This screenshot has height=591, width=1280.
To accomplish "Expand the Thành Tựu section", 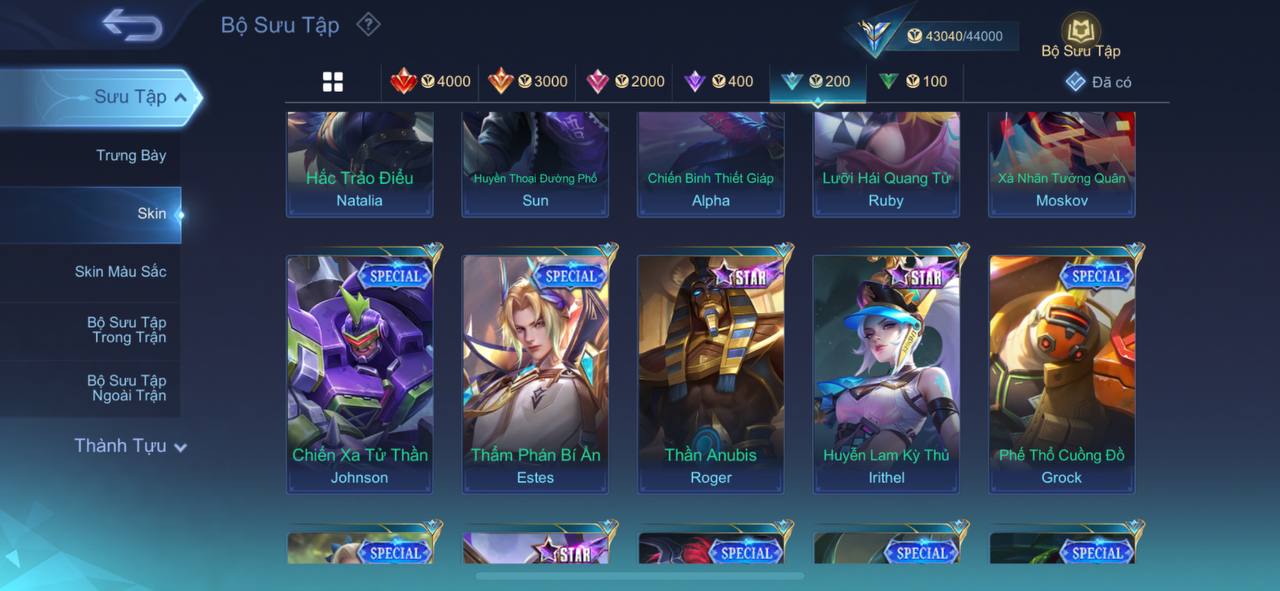I will tap(130, 446).
